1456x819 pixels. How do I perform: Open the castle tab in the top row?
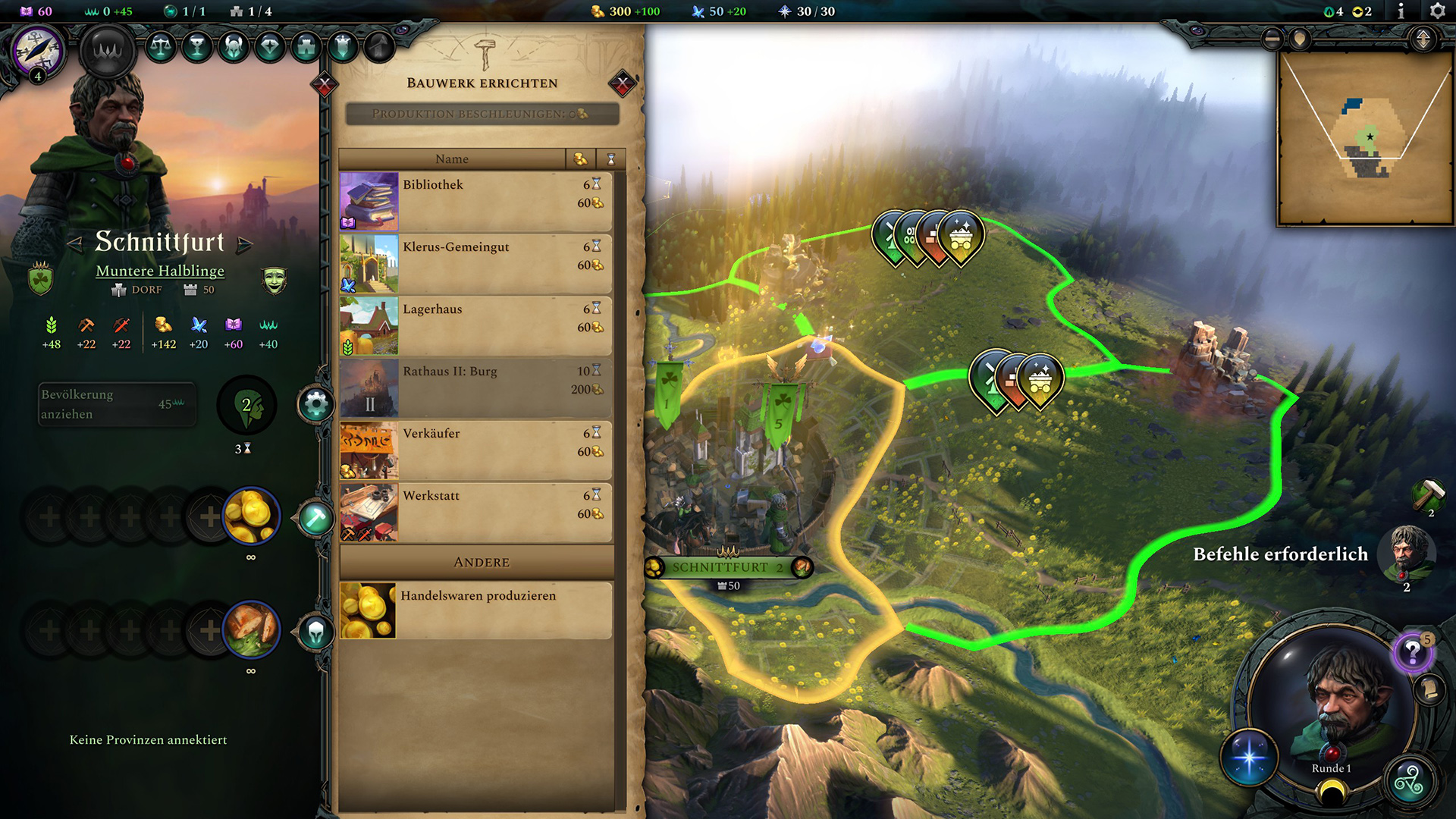[305, 47]
